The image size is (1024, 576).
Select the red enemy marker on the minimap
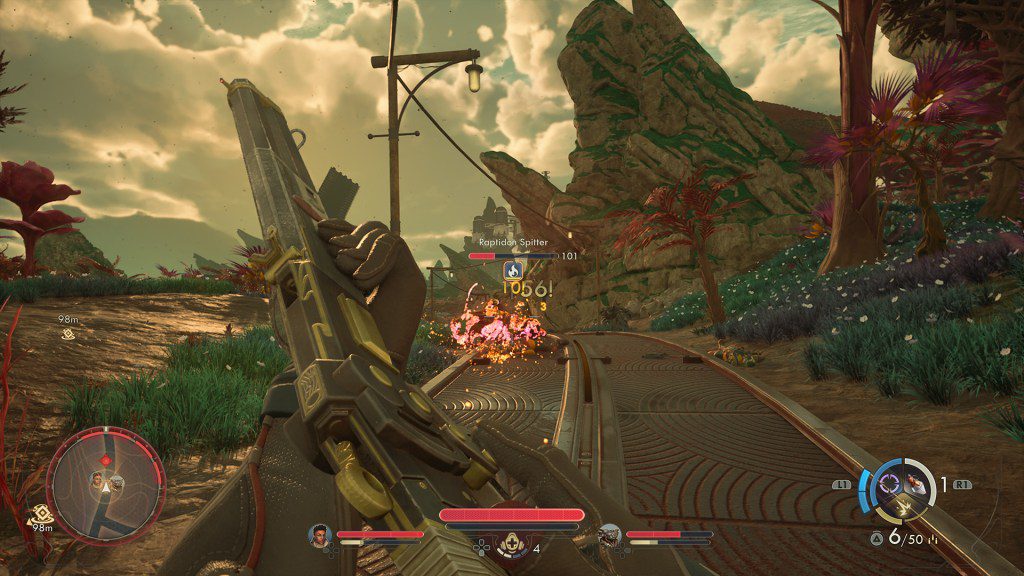pyautogui.click(x=105, y=460)
